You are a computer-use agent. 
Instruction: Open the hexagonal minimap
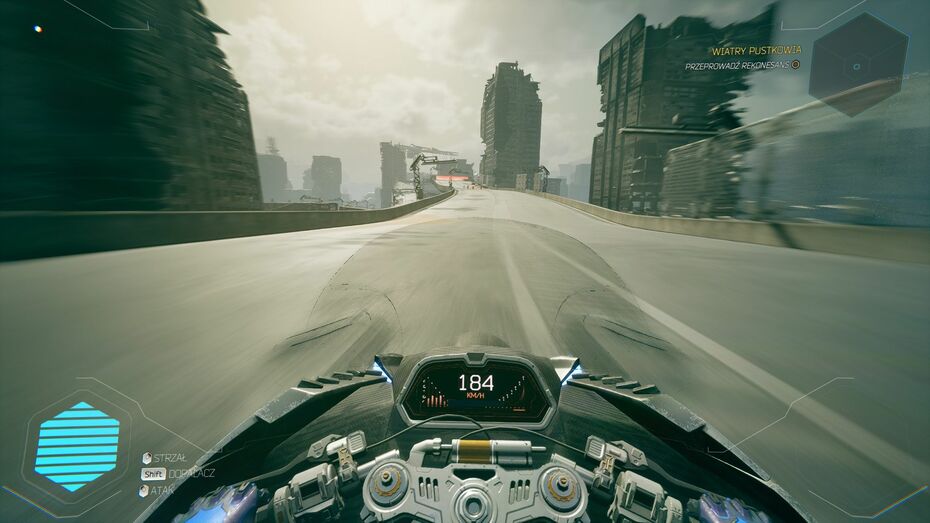tap(858, 65)
